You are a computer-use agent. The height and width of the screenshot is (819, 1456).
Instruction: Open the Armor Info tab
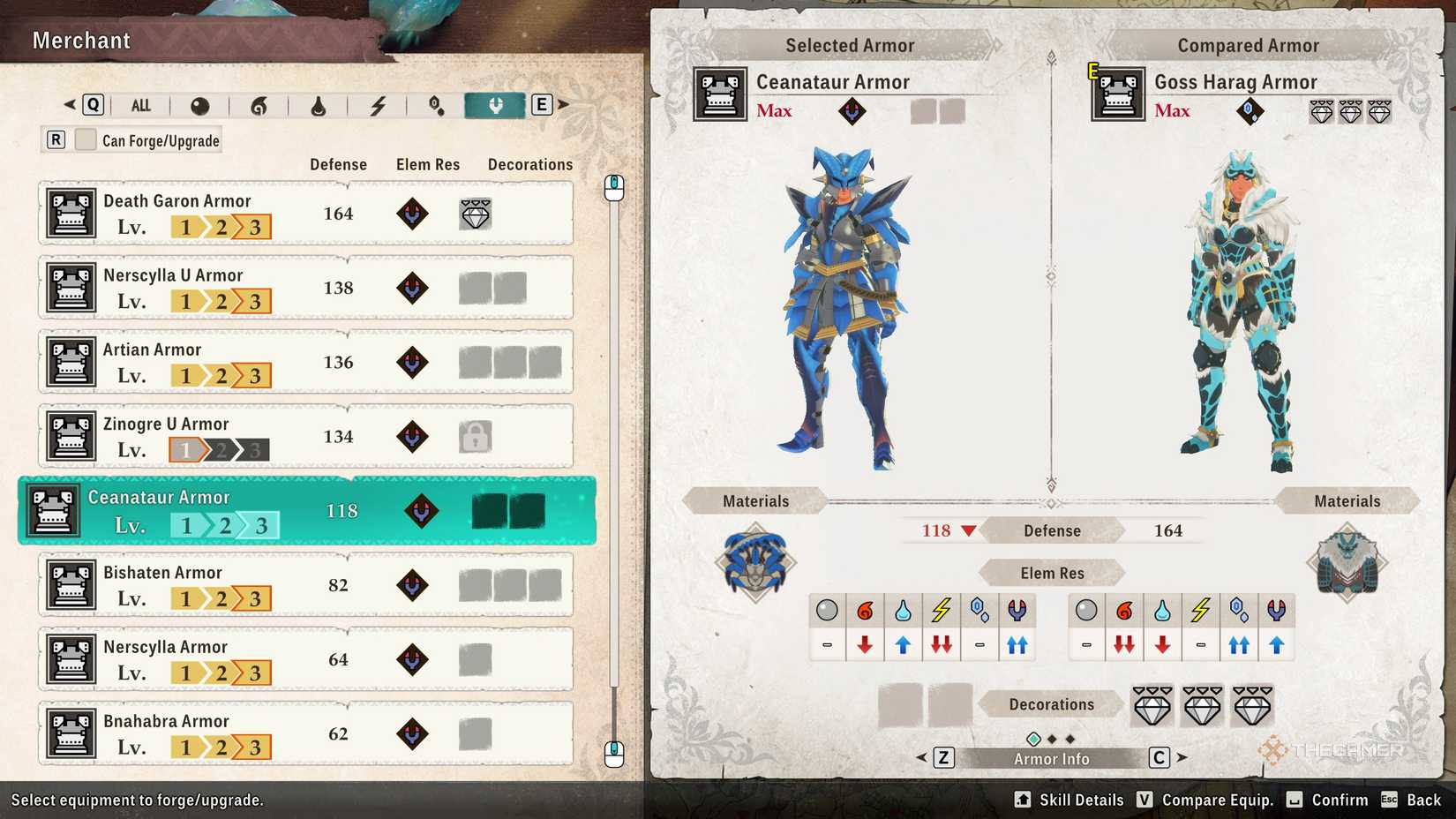pyautogui.click(x=1051, y=757)
